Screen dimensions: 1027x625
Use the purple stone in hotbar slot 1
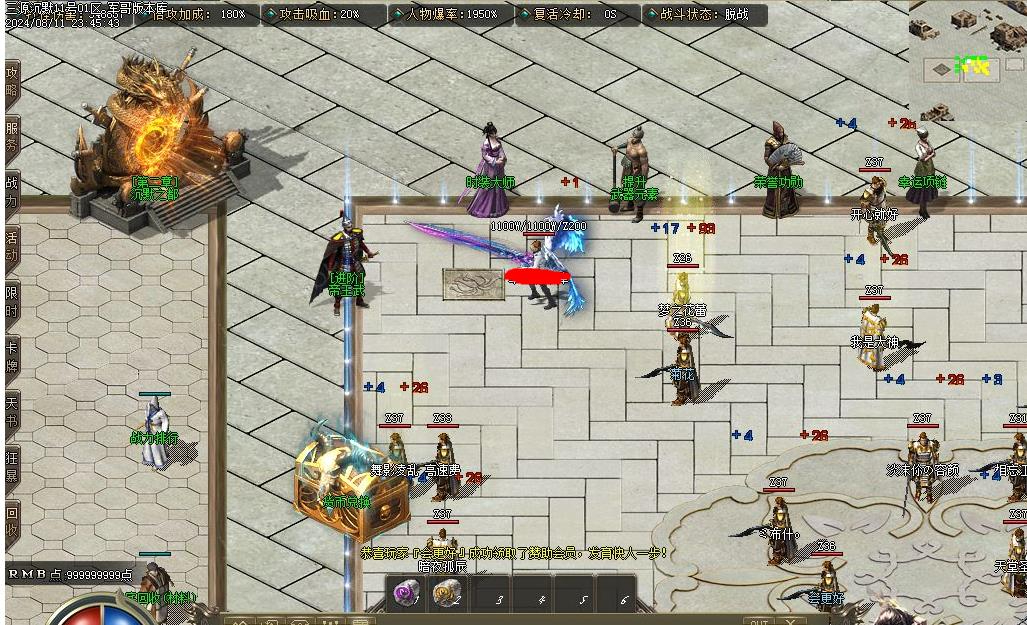coord(406,594)
